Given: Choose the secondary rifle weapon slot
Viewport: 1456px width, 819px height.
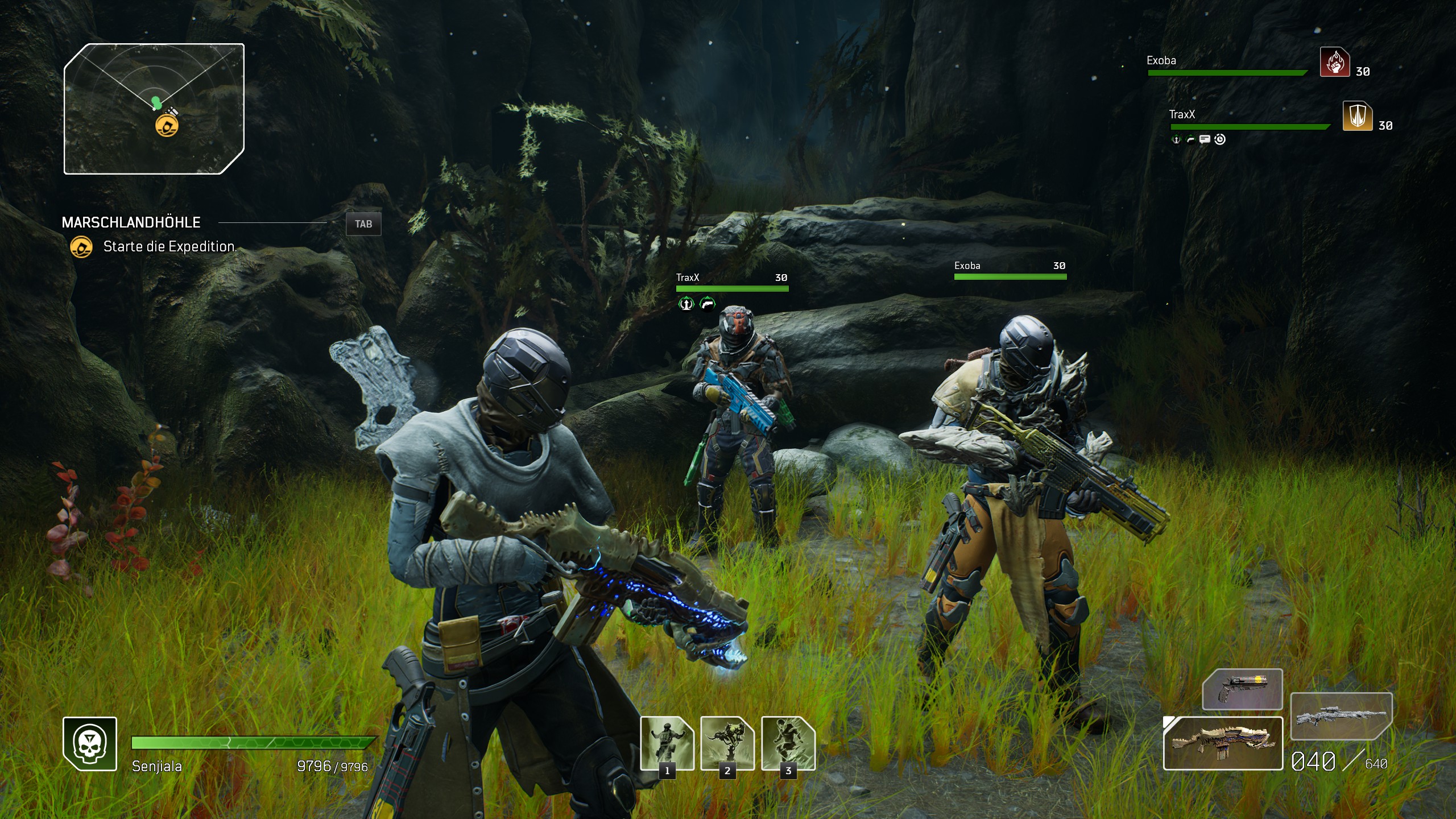Looking at the screenshot, I should point(1341,715).
